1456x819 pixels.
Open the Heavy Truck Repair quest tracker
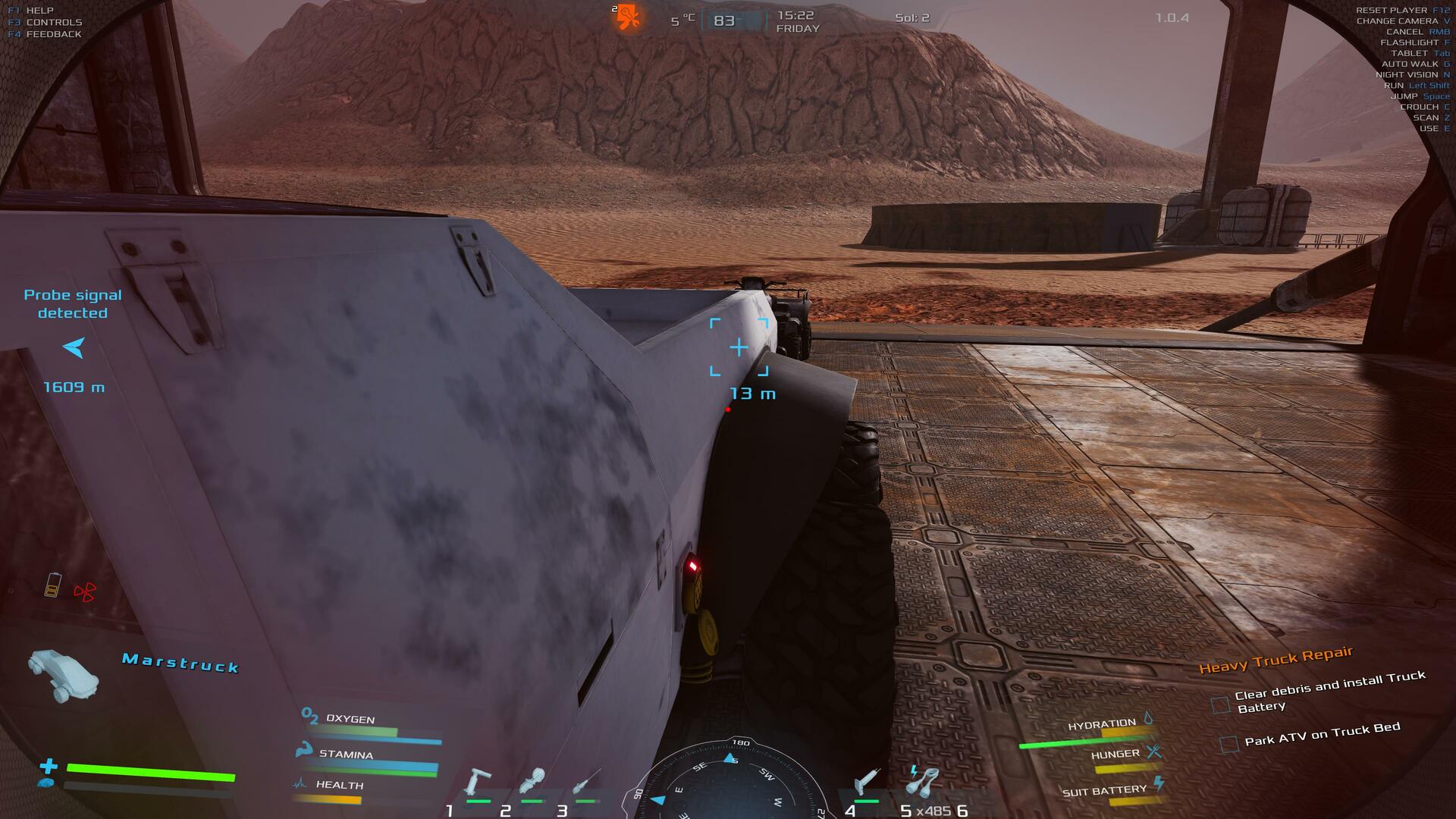(x=1276, y=660)
